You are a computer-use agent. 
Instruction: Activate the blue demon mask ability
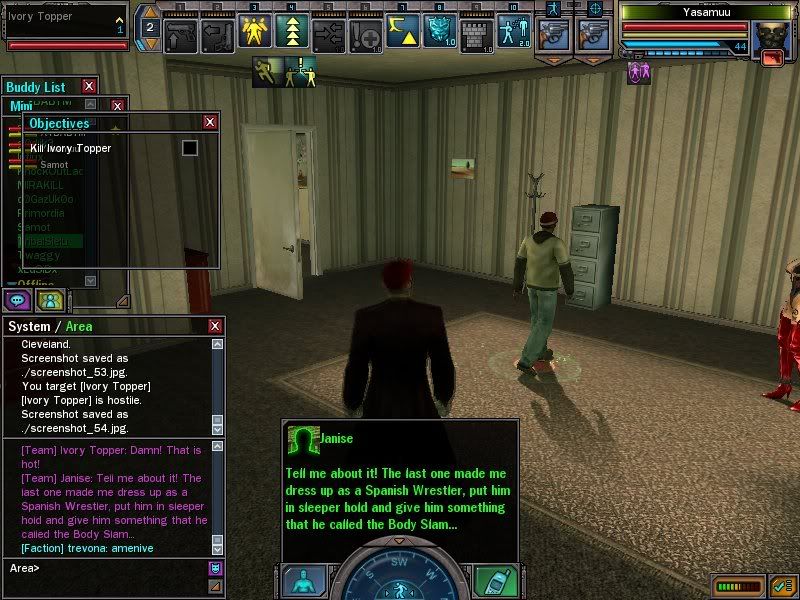click(439, 33)
